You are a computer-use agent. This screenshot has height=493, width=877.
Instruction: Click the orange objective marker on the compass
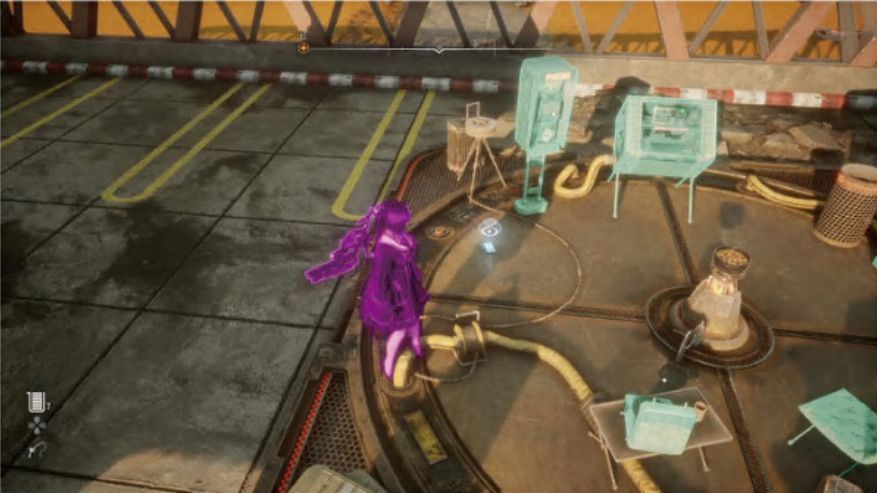(x=303, y=46)
